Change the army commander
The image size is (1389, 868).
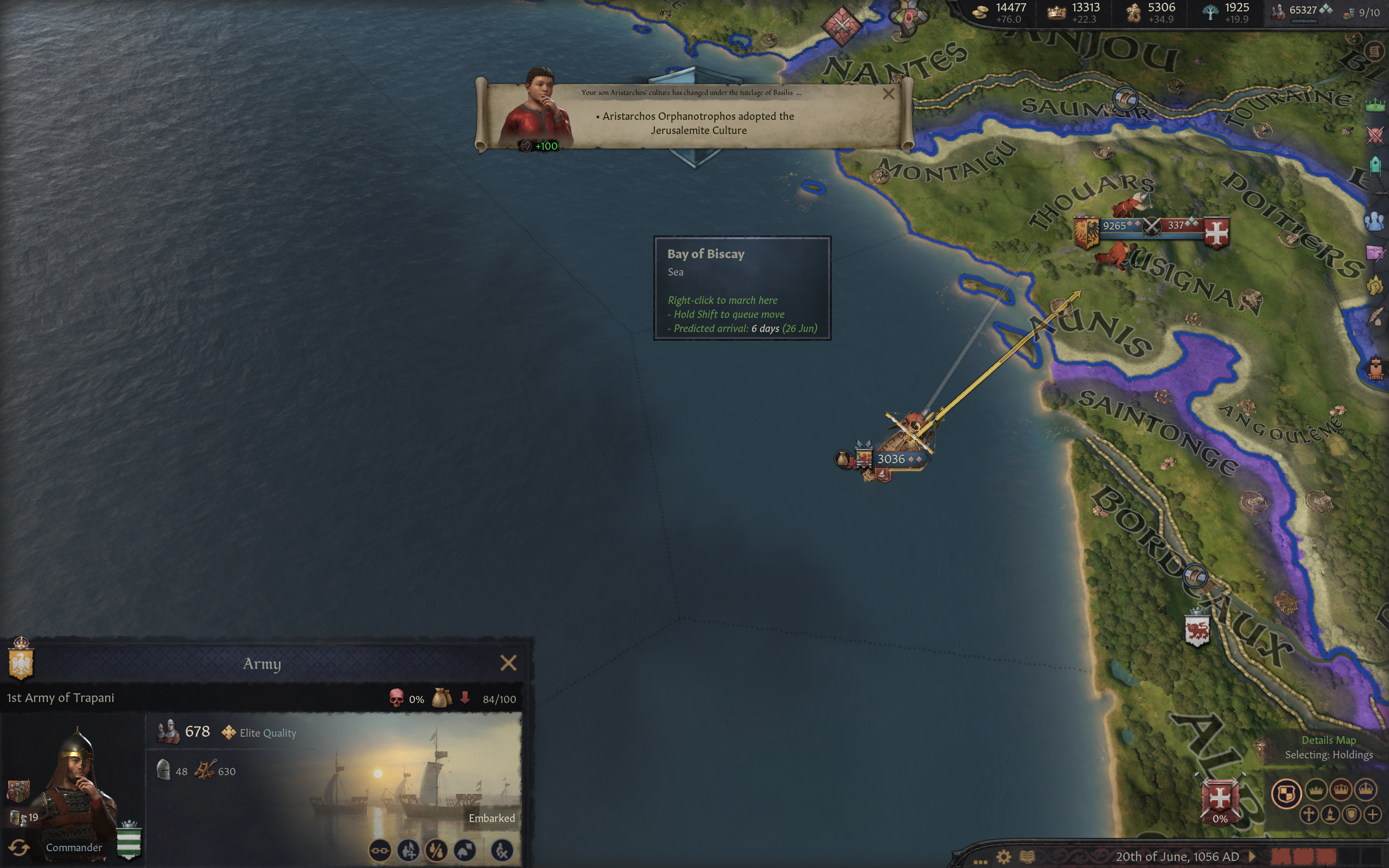(x=19, y=847)
